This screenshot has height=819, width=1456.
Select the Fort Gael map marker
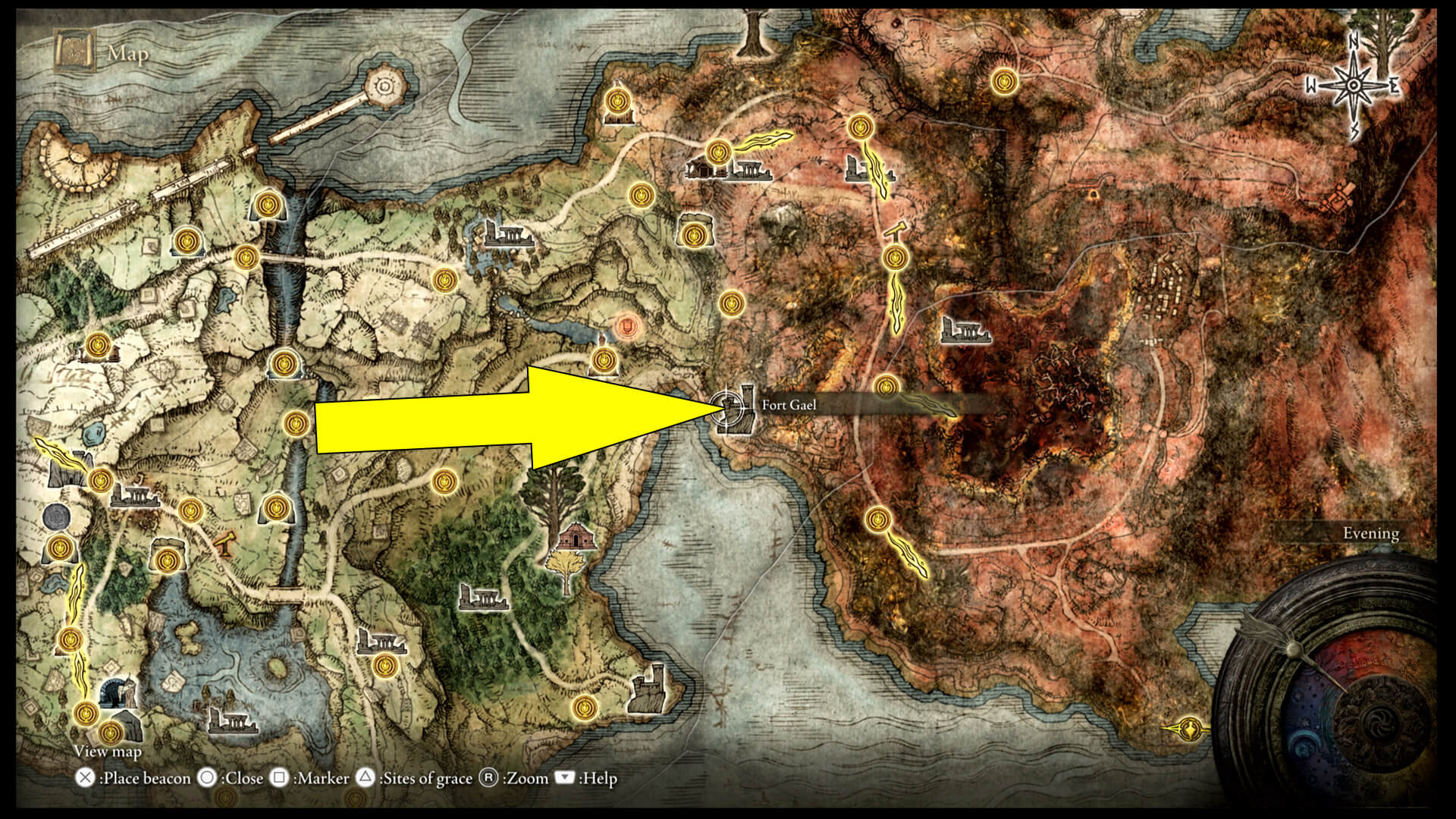pos(733,409)
